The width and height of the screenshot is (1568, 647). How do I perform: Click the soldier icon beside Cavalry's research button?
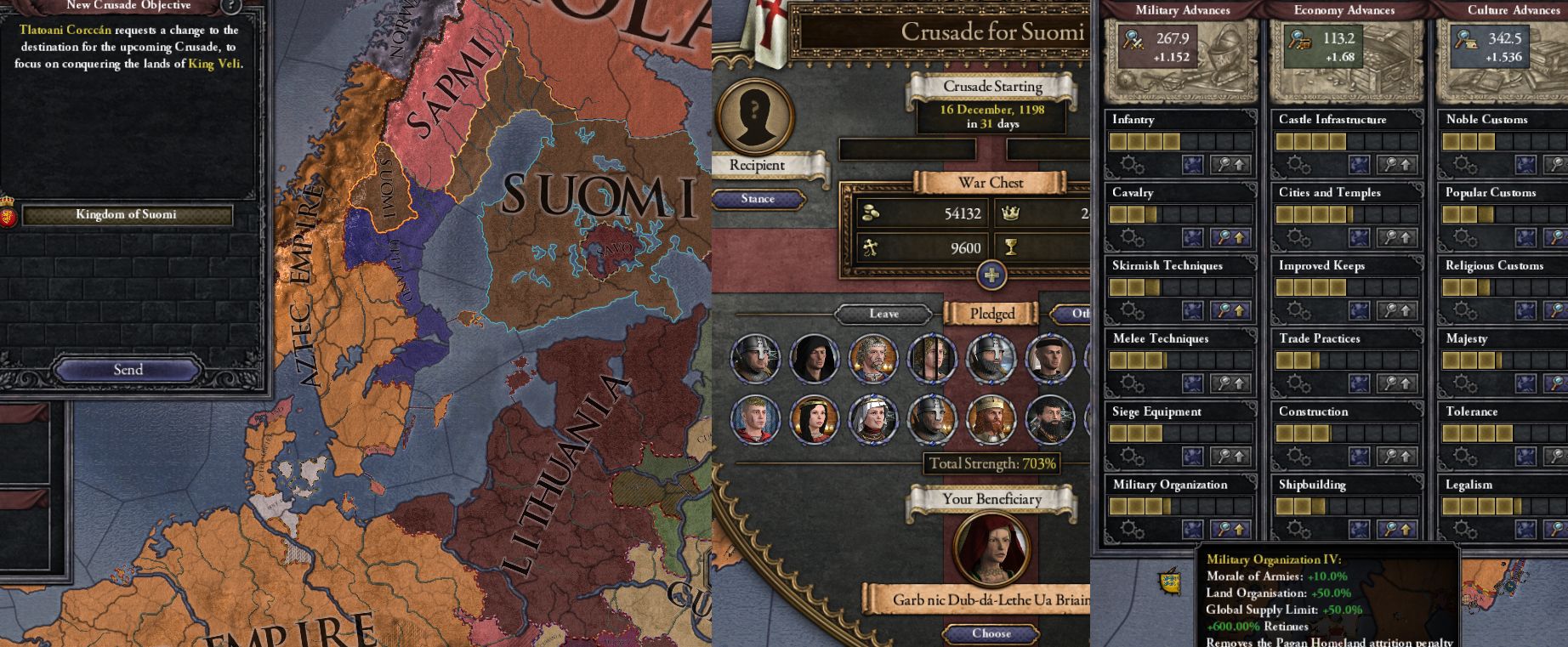coord(1193,236)
